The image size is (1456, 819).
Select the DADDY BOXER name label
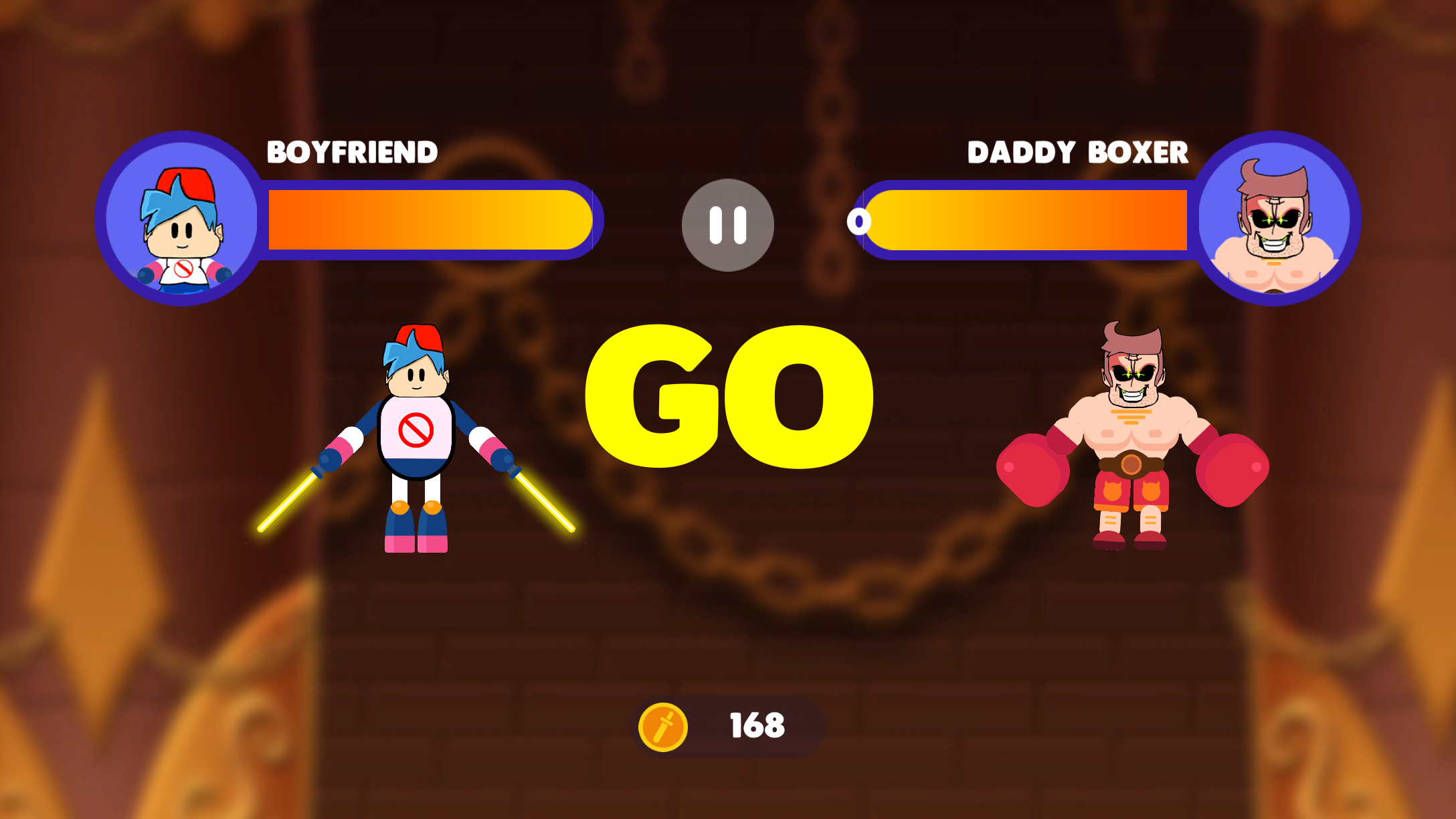pos(1078,153)
